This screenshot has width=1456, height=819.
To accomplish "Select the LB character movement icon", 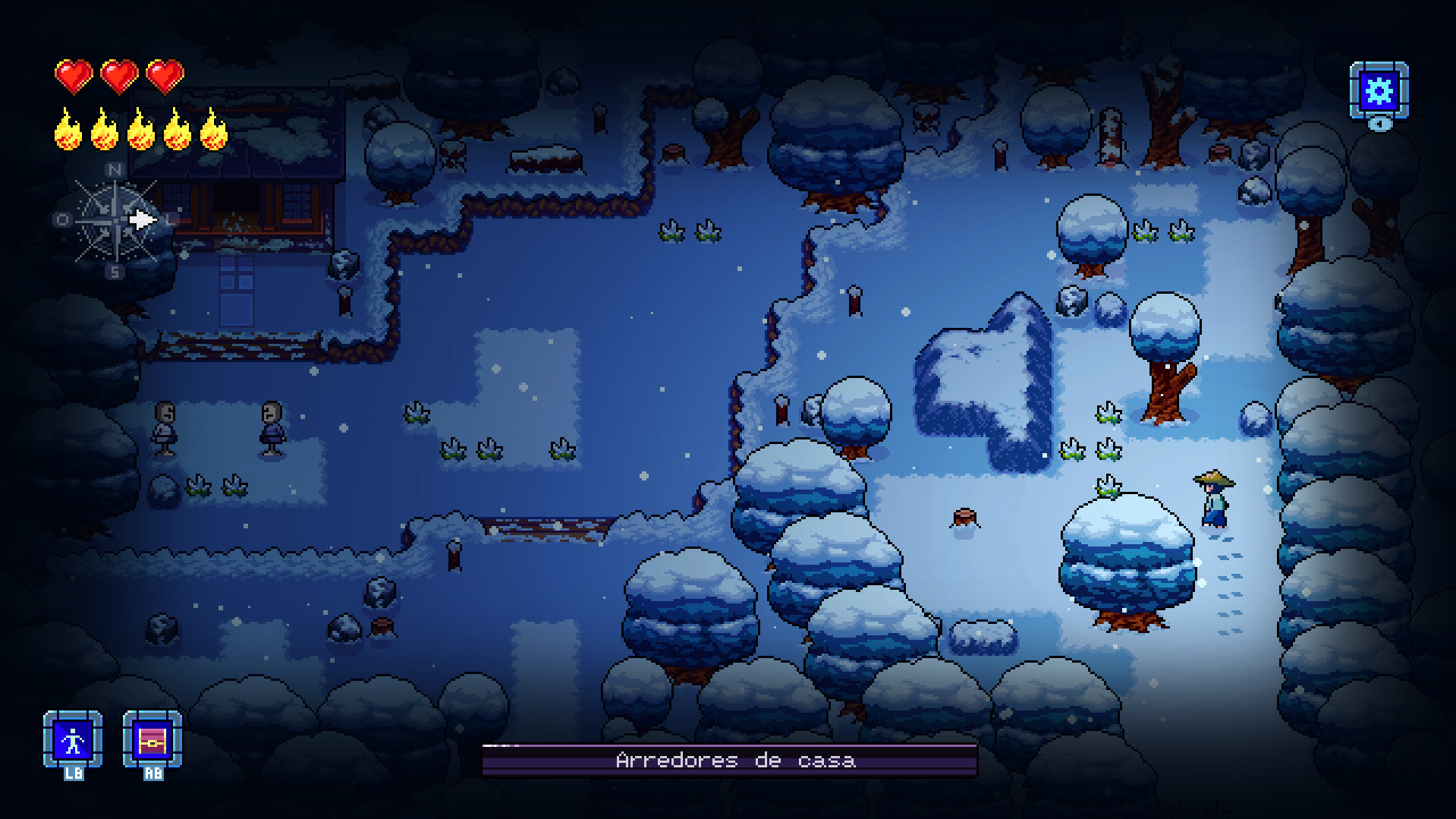I will tap(74, 740).
